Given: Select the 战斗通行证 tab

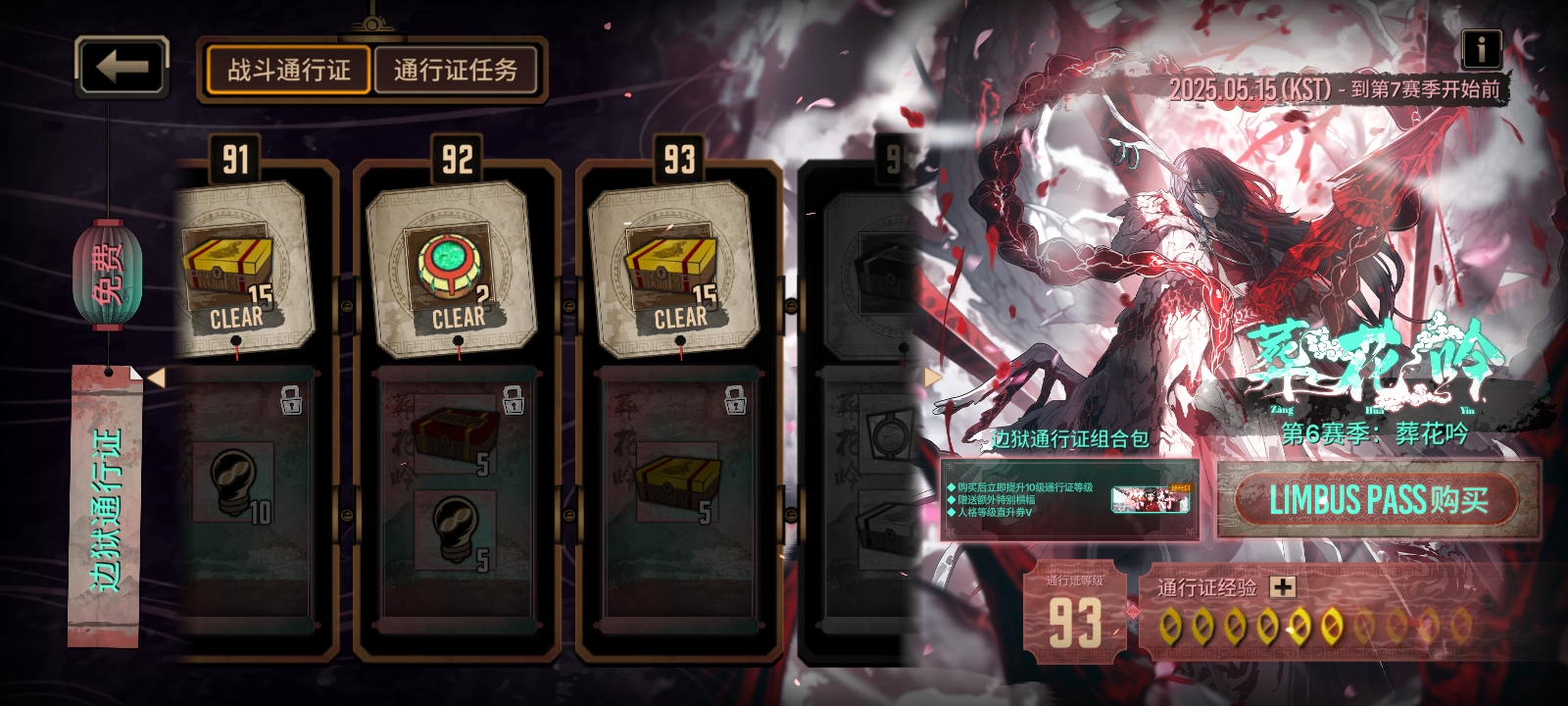Looking at the screenshot, I should coord(290,69).
